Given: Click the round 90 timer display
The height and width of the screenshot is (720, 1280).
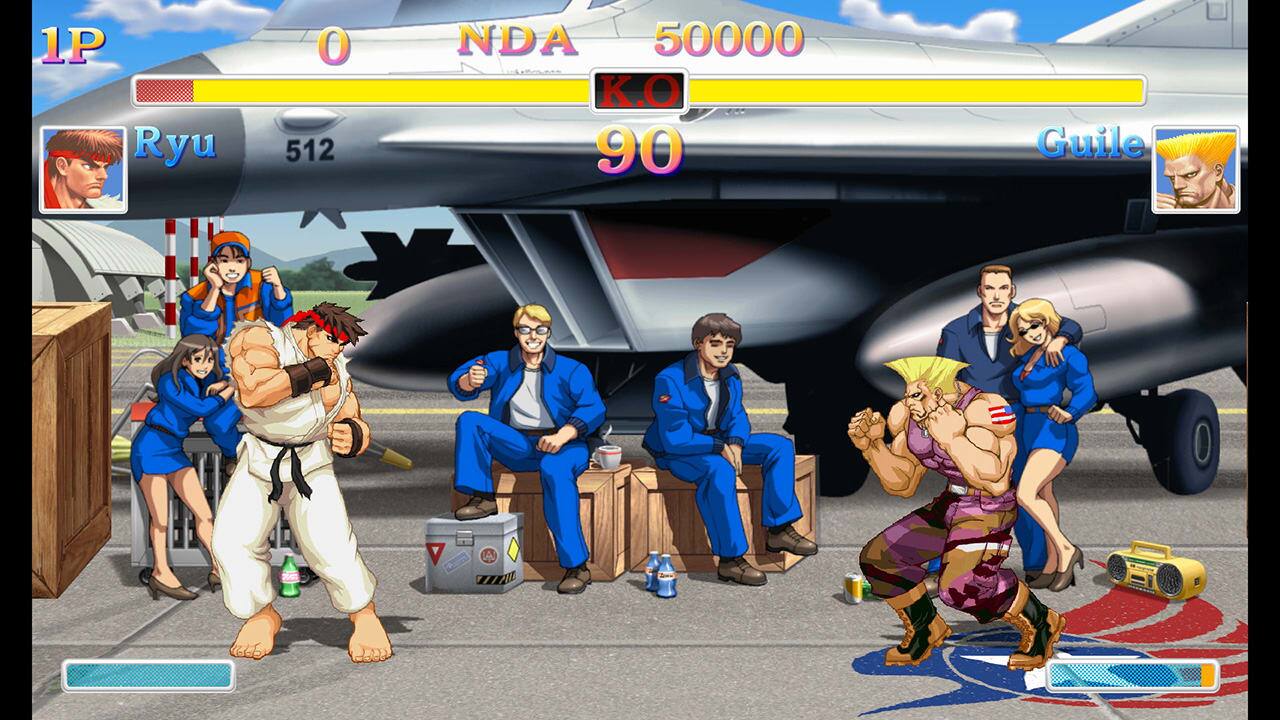Looking at the screenshot, I should [x=640, y=150].
